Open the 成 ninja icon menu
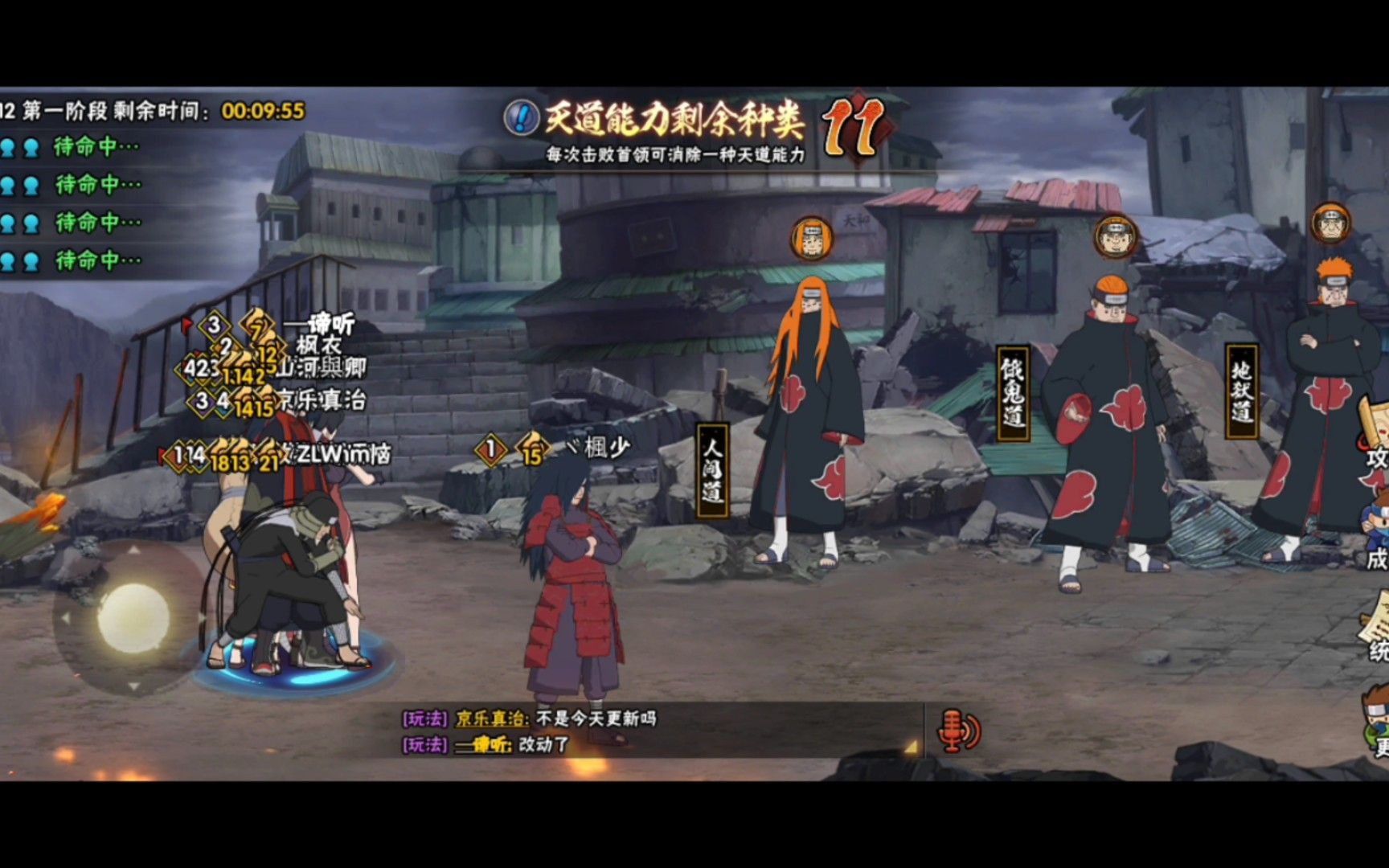Screen dimensions: 1389x868 point(1375,530)
